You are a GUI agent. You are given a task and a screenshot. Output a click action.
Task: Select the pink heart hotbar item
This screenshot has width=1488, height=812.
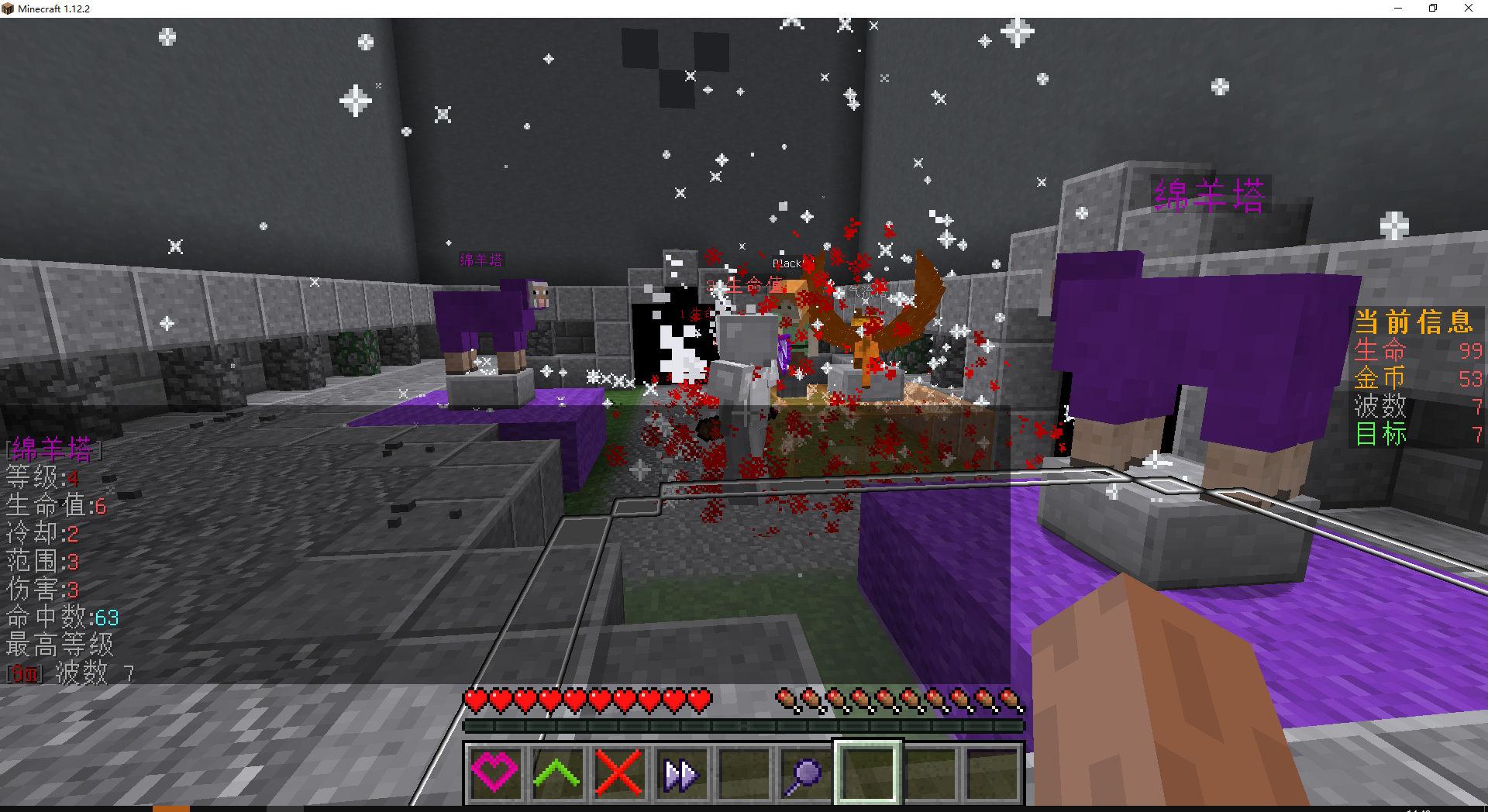tap(494, 772)
